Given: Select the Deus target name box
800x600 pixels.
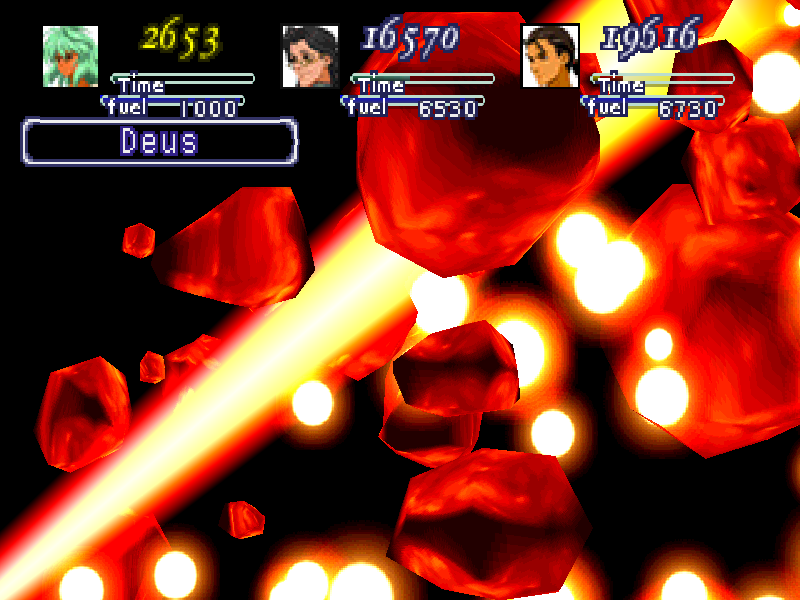Looking at the screenshot, I should [x=160, y=141].
